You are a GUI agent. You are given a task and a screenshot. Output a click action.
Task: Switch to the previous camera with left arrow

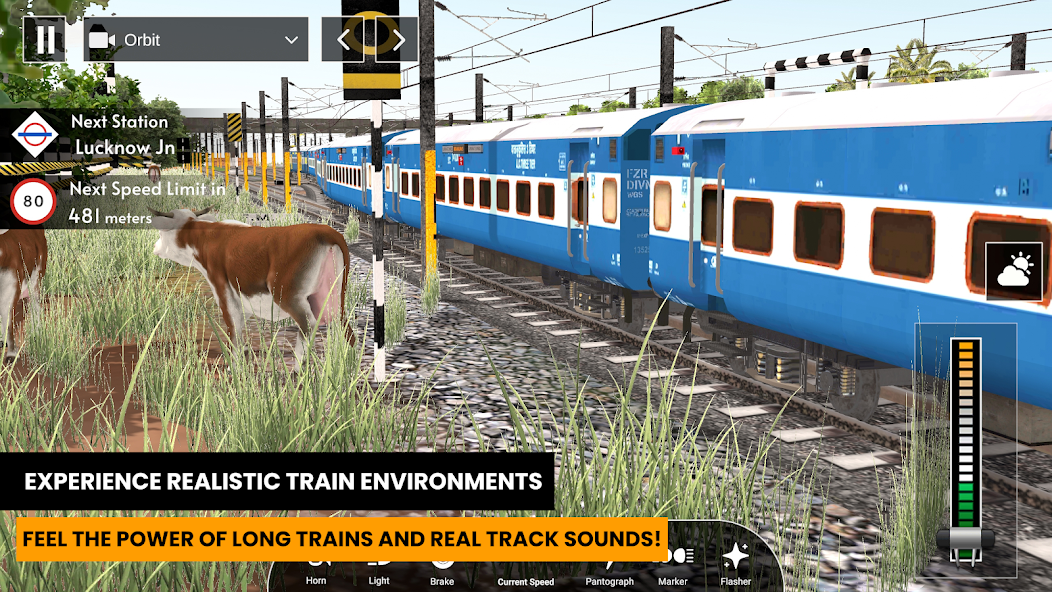(343, 40)
